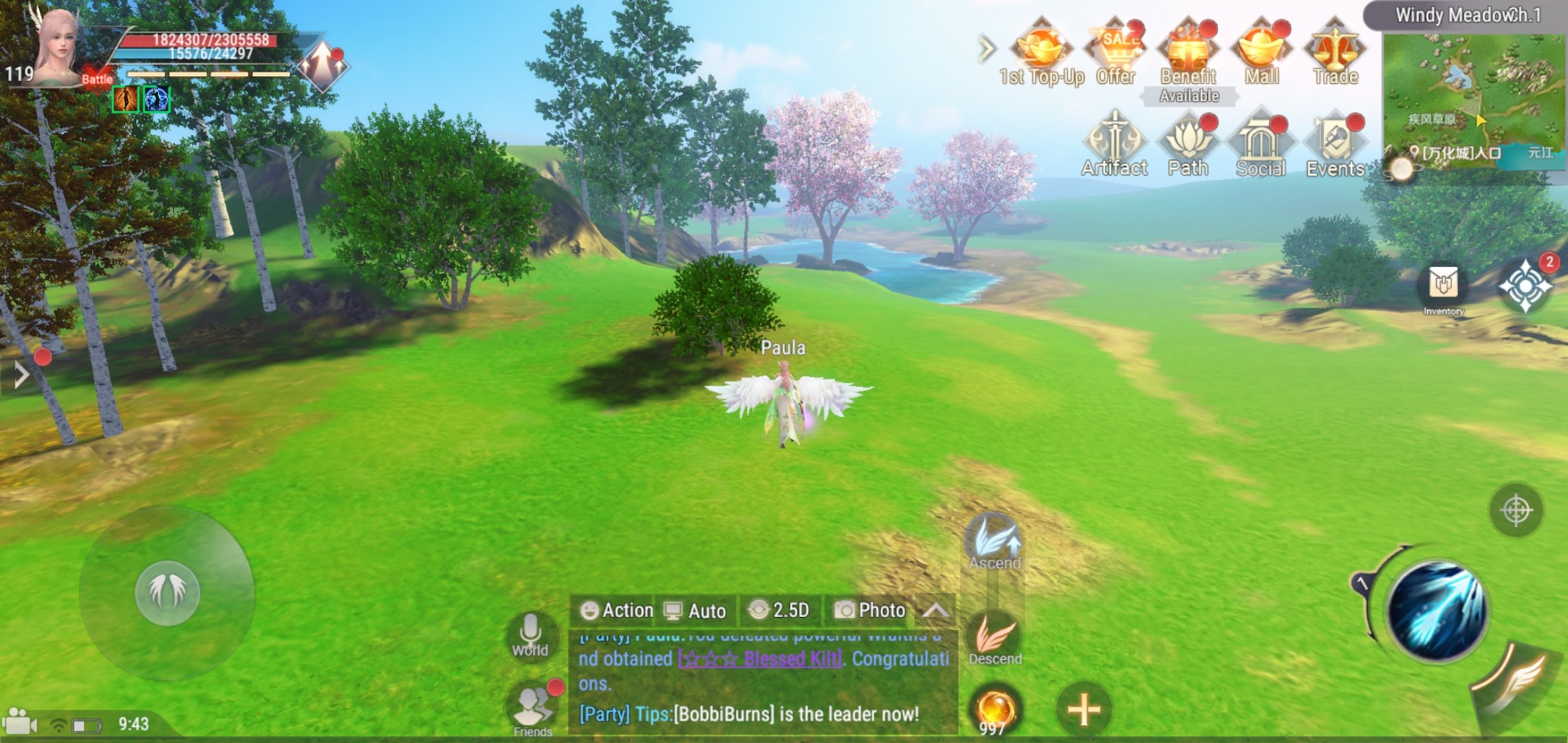Screen dimensions: 1568x743
Task: Open the Mall shop
Action: 1261,52
